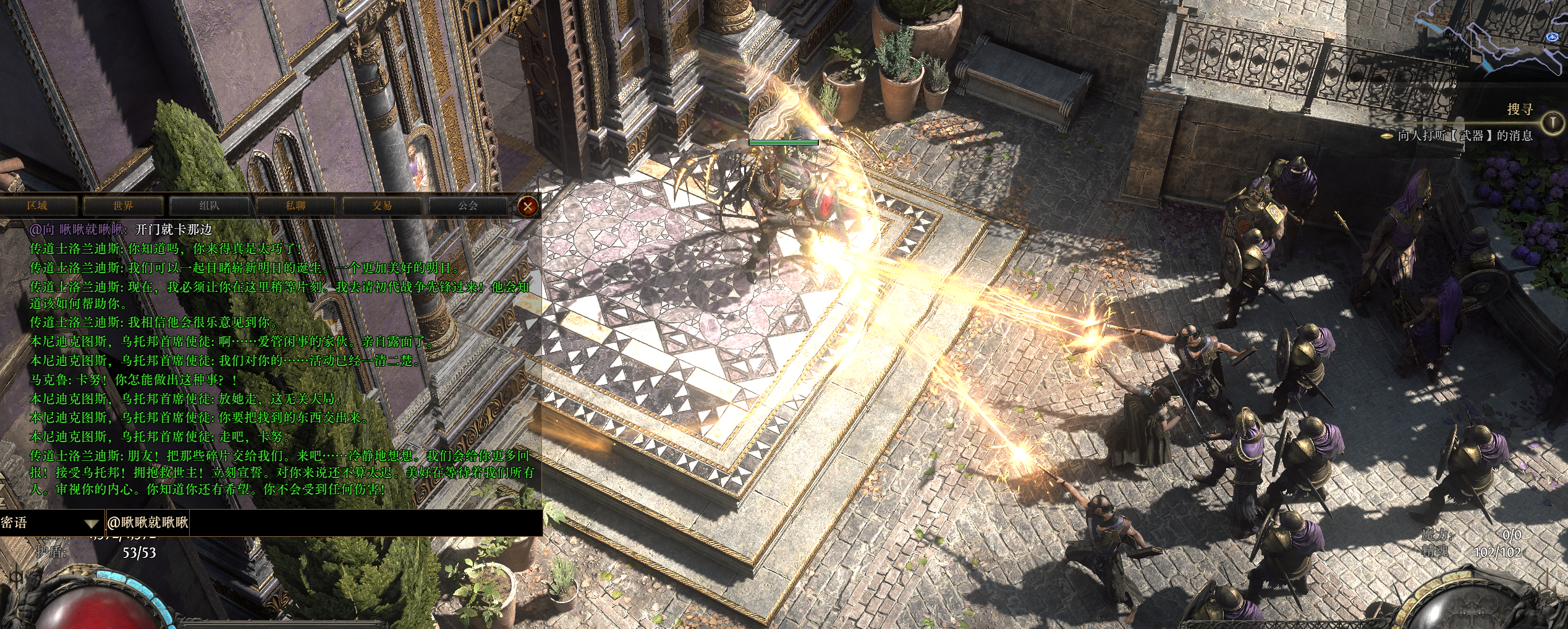Show the 私聊 whisper chat tab
Viewport: 1568px width, 629px height.
tap(295, 206)
